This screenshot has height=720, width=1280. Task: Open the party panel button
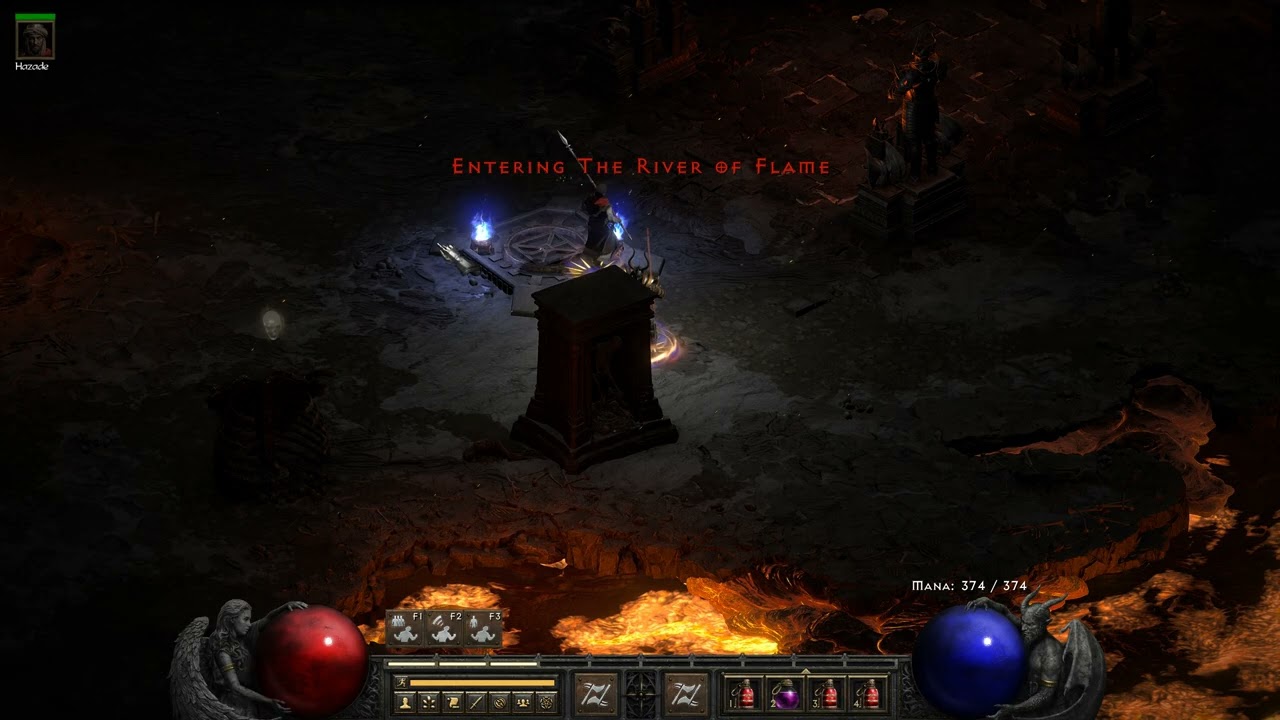[x=521, y=702]
